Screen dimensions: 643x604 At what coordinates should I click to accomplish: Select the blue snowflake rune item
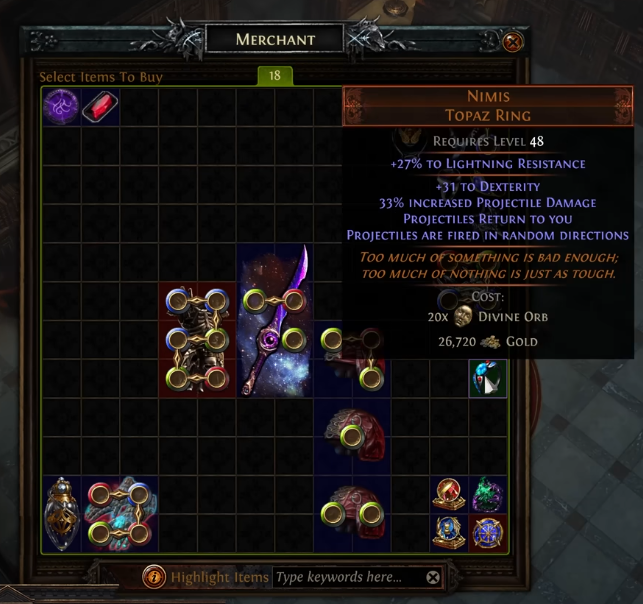[488, 532]
